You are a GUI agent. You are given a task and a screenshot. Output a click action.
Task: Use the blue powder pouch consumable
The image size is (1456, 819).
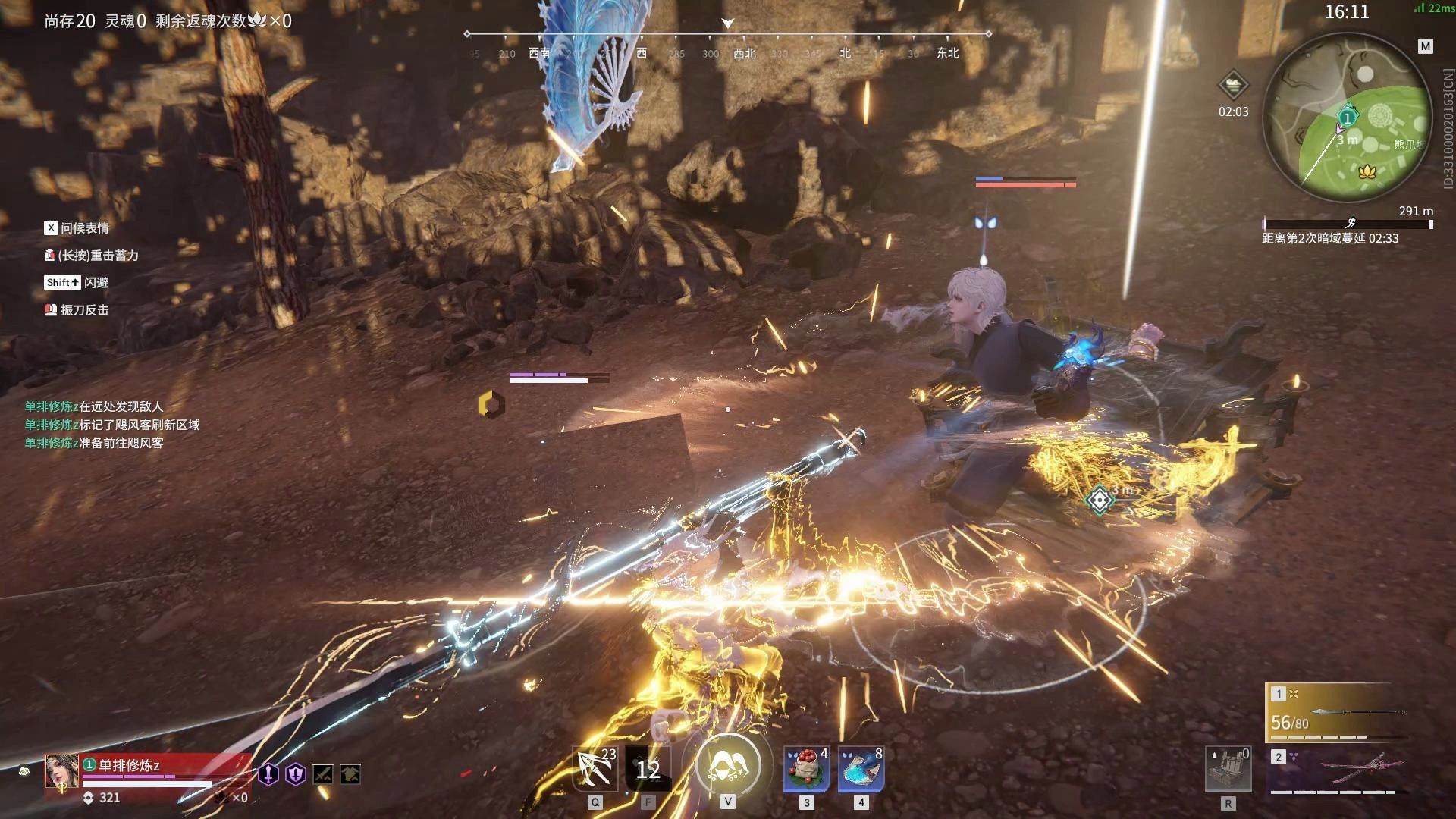click(x=861, y=768)
